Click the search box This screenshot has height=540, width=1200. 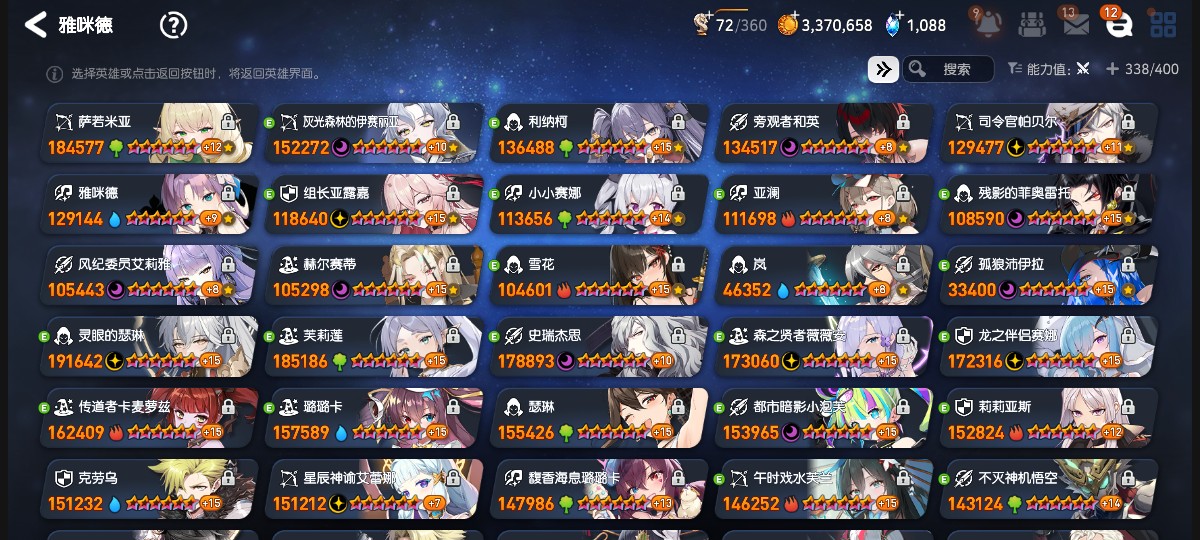click(948, 69)
